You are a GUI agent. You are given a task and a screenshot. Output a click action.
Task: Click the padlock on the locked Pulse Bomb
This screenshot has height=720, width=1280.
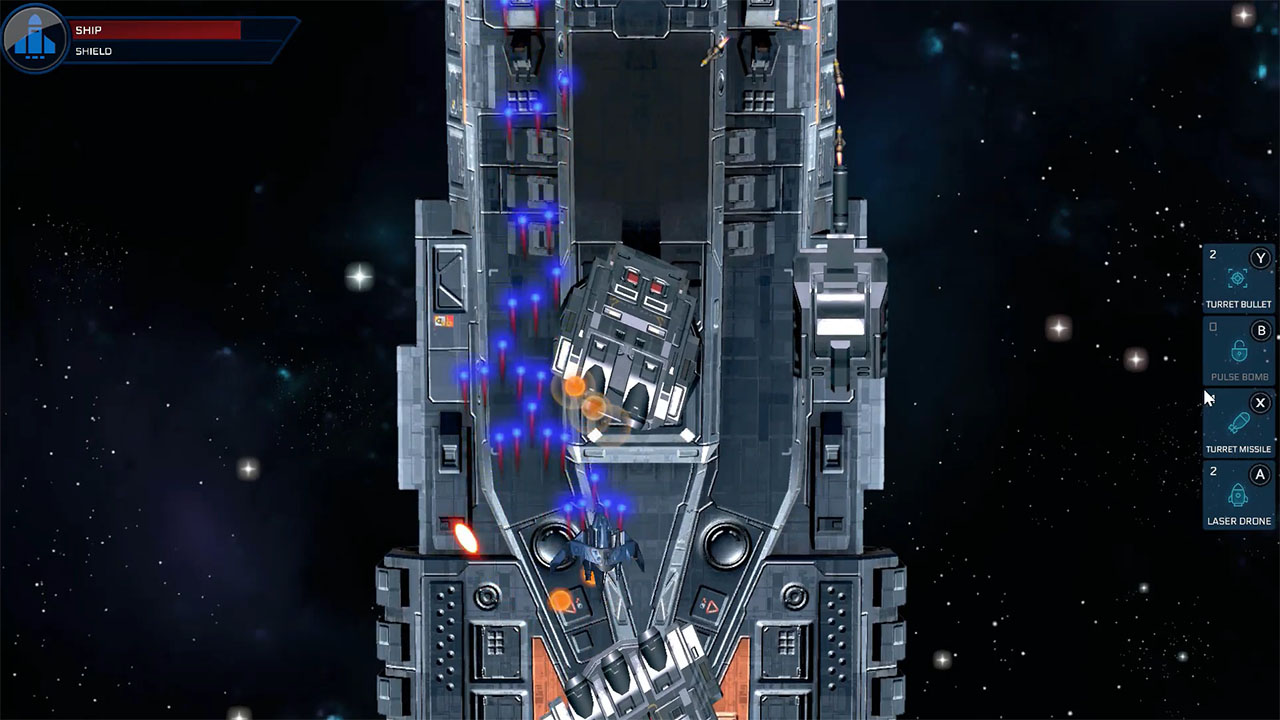coord(1238,352)
